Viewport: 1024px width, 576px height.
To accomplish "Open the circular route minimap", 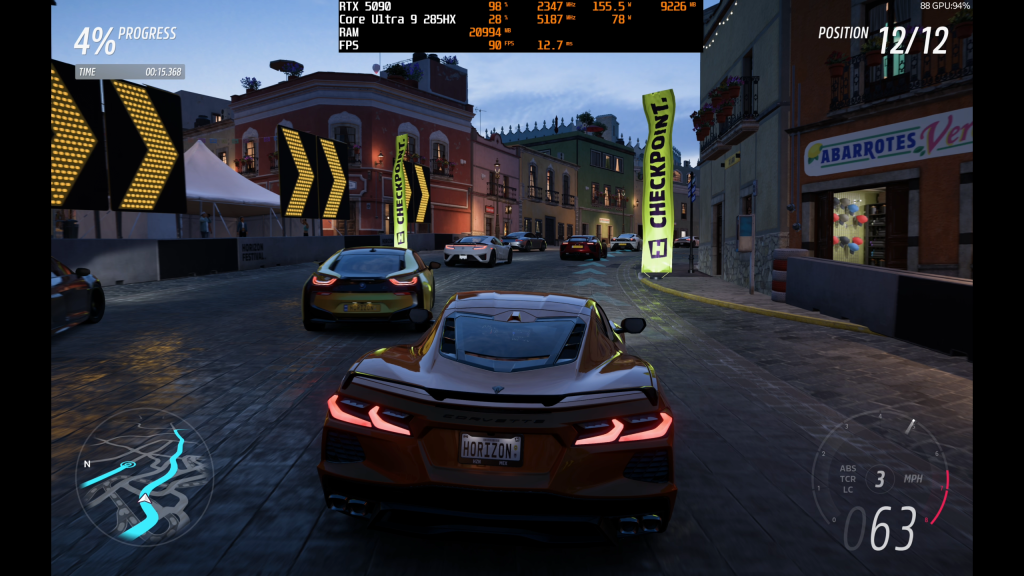I will click(x=144, y=475).
